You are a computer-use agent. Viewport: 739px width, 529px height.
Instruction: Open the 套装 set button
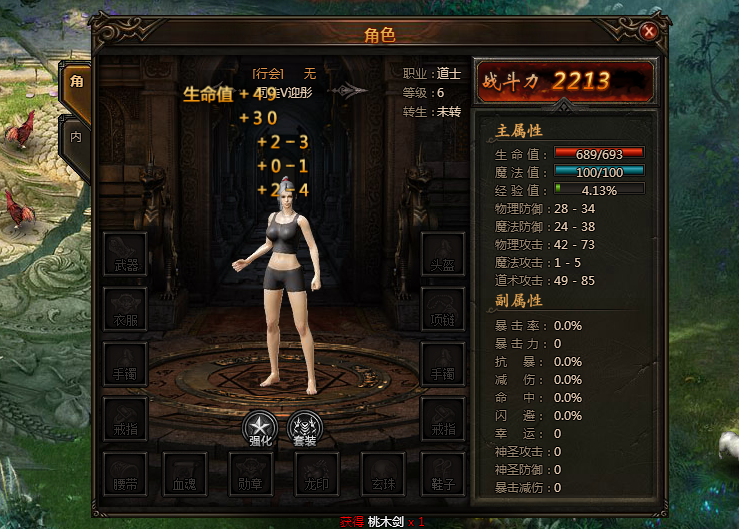coord(306,427)
